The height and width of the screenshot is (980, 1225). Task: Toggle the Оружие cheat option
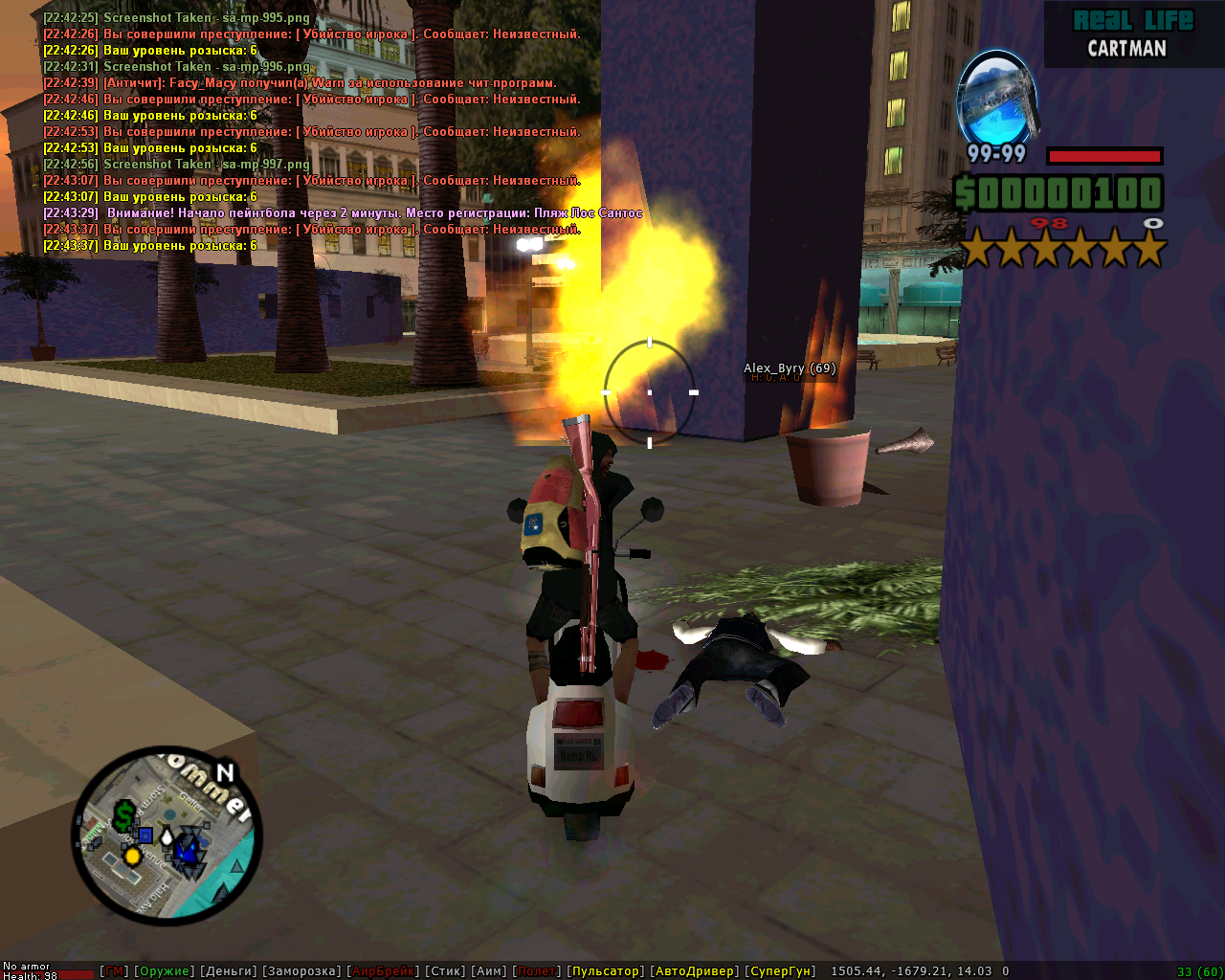point(164,971)
